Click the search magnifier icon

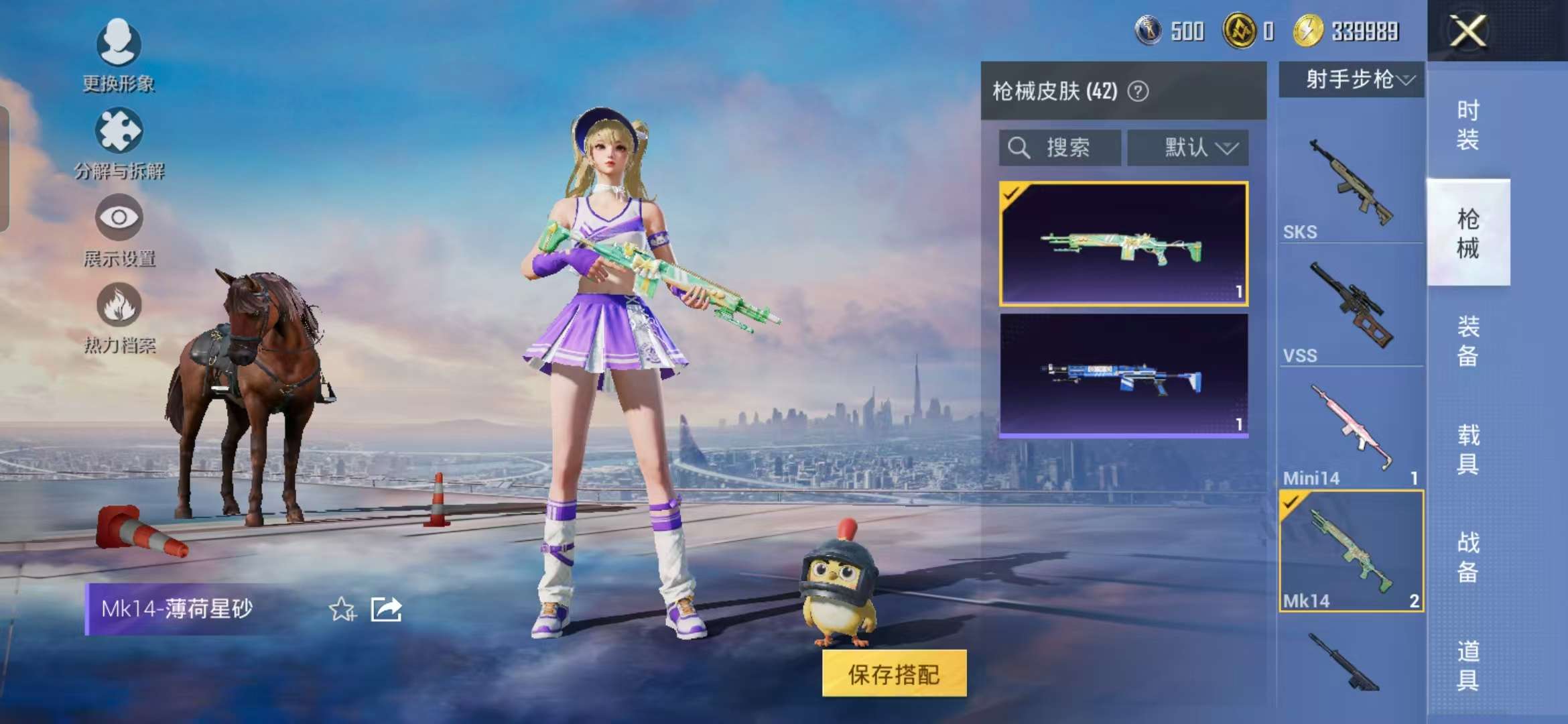1020,147
